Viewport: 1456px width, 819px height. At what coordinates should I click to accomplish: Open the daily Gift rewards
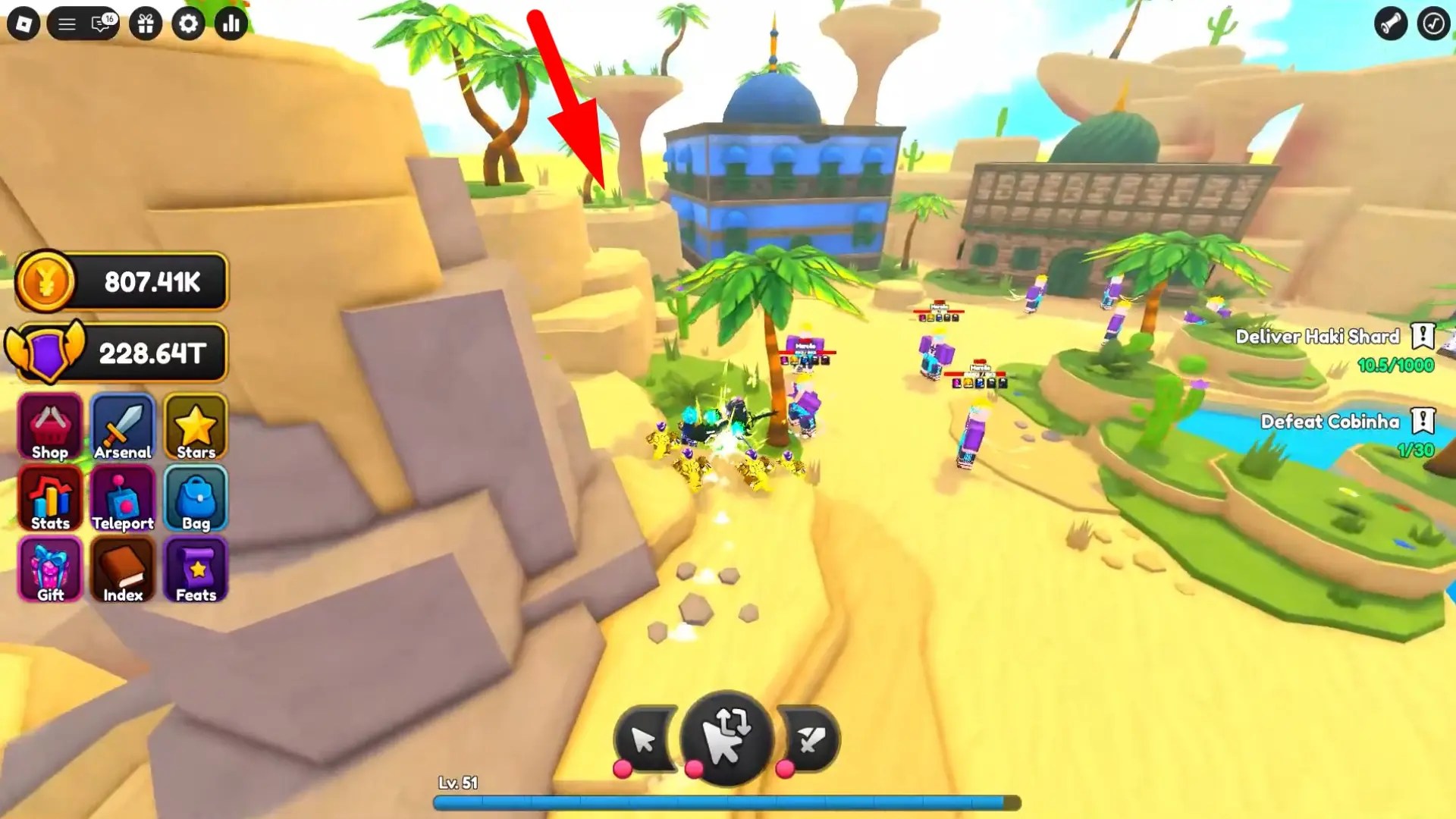point(49,570)
